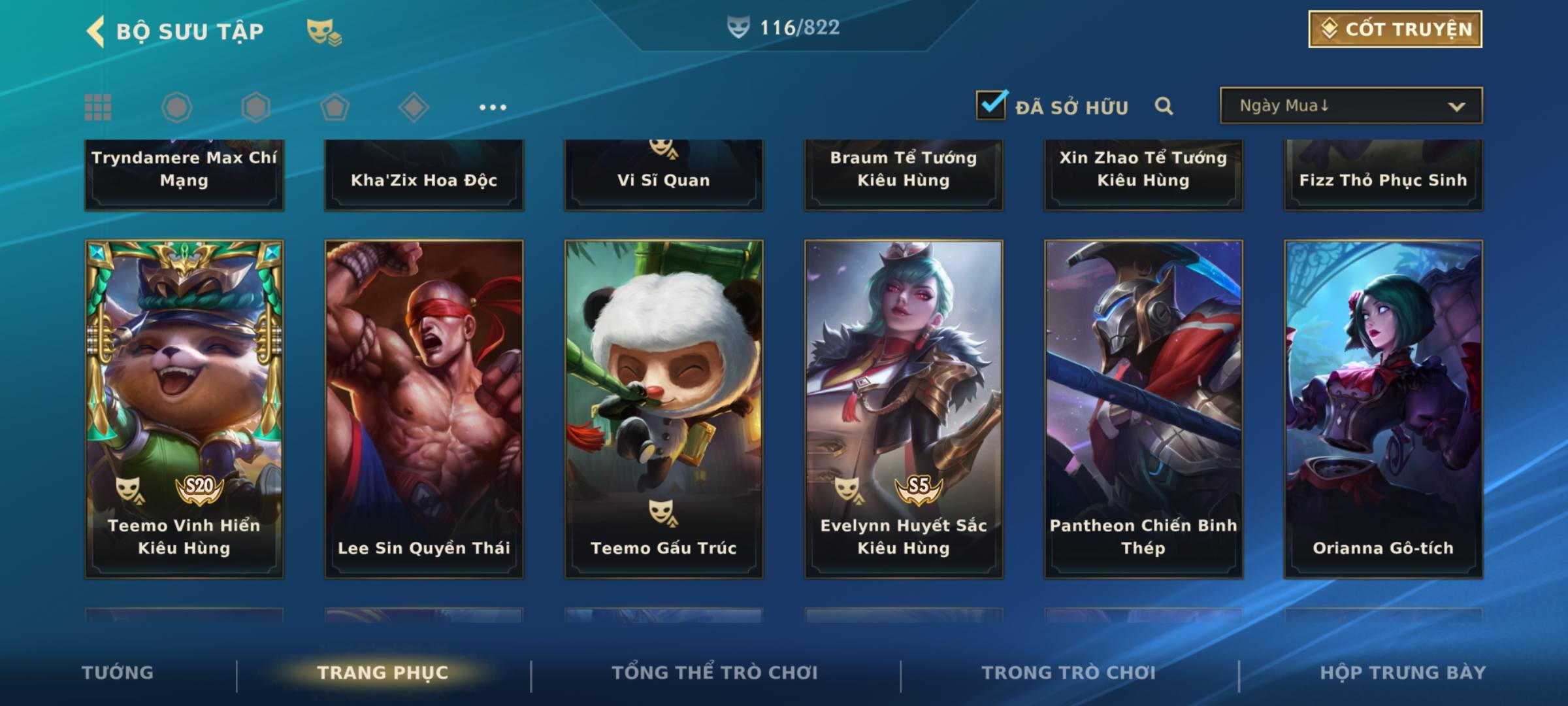Open the Hộp Trưng Bày tab
Image resolution: width=1568 pixels, height=706 pixels.
point(1403,673)
